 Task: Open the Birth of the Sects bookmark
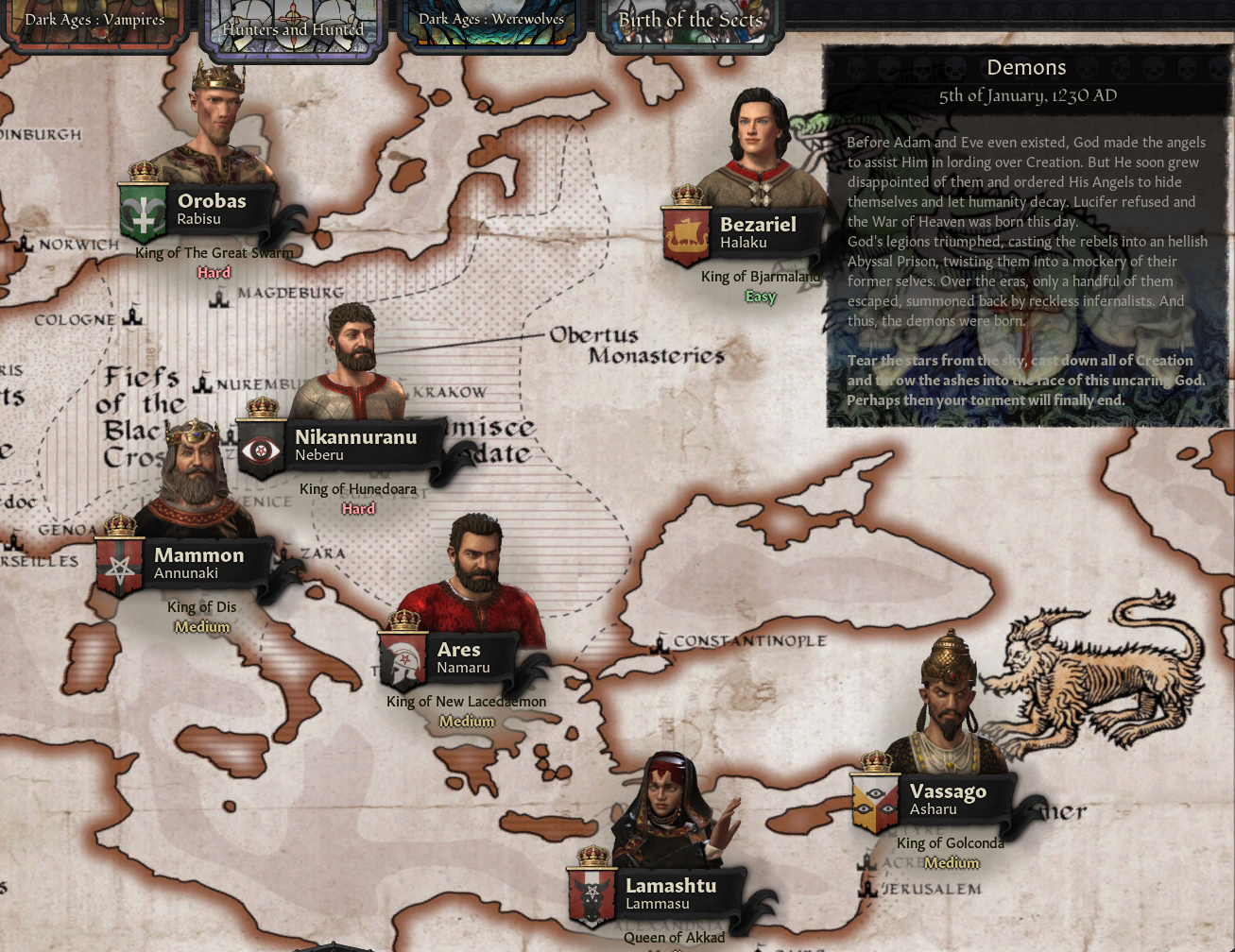(x=690, y=20)
